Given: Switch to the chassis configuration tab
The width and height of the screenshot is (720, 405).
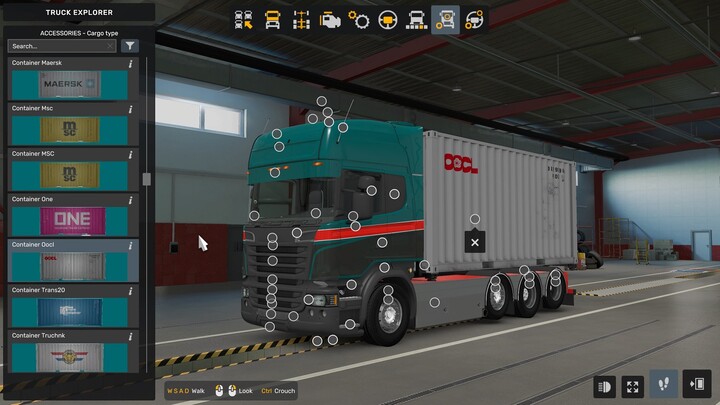Looking at the screenshot, I should coord(301,19).
